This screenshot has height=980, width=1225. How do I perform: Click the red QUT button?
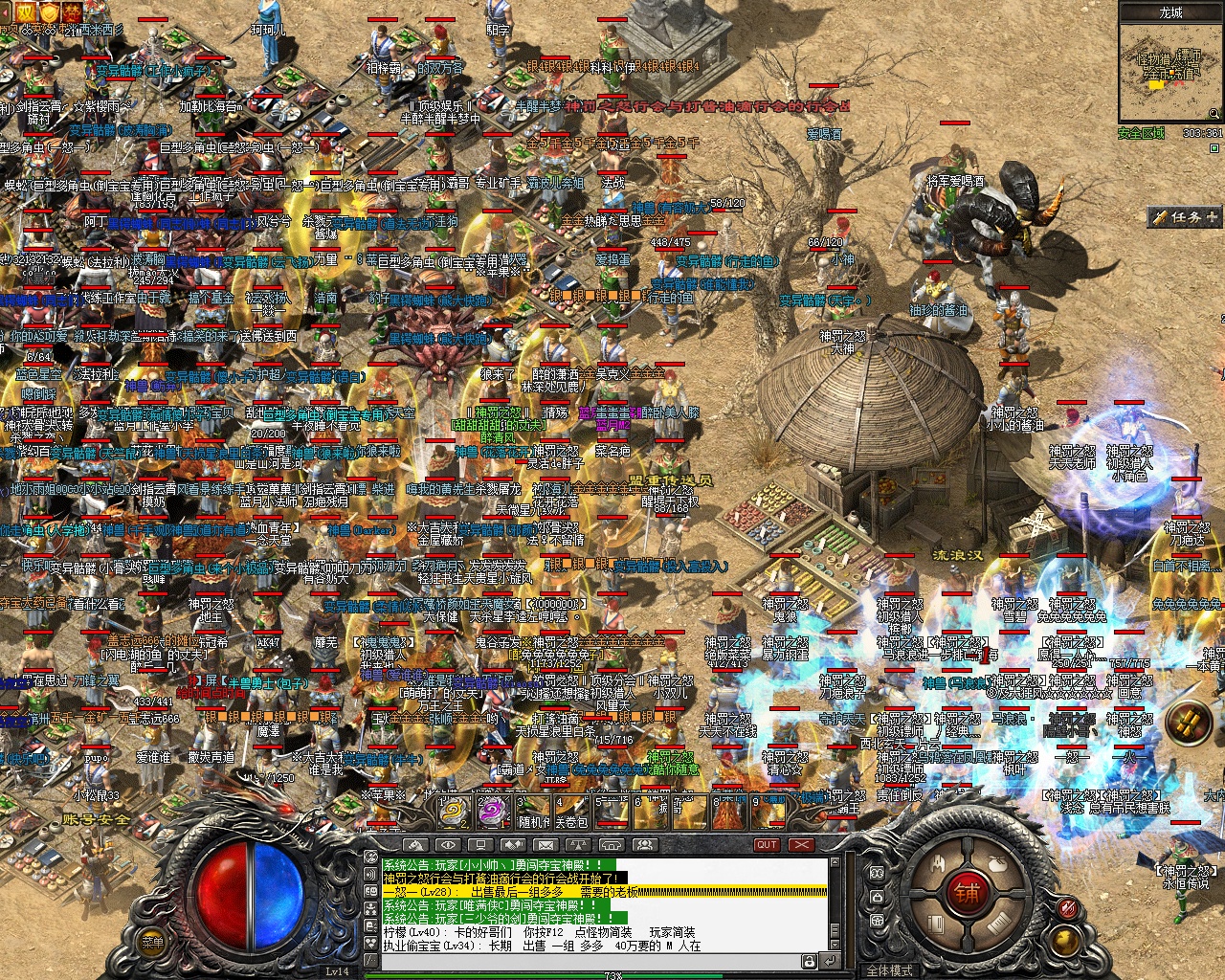(767, 845)
